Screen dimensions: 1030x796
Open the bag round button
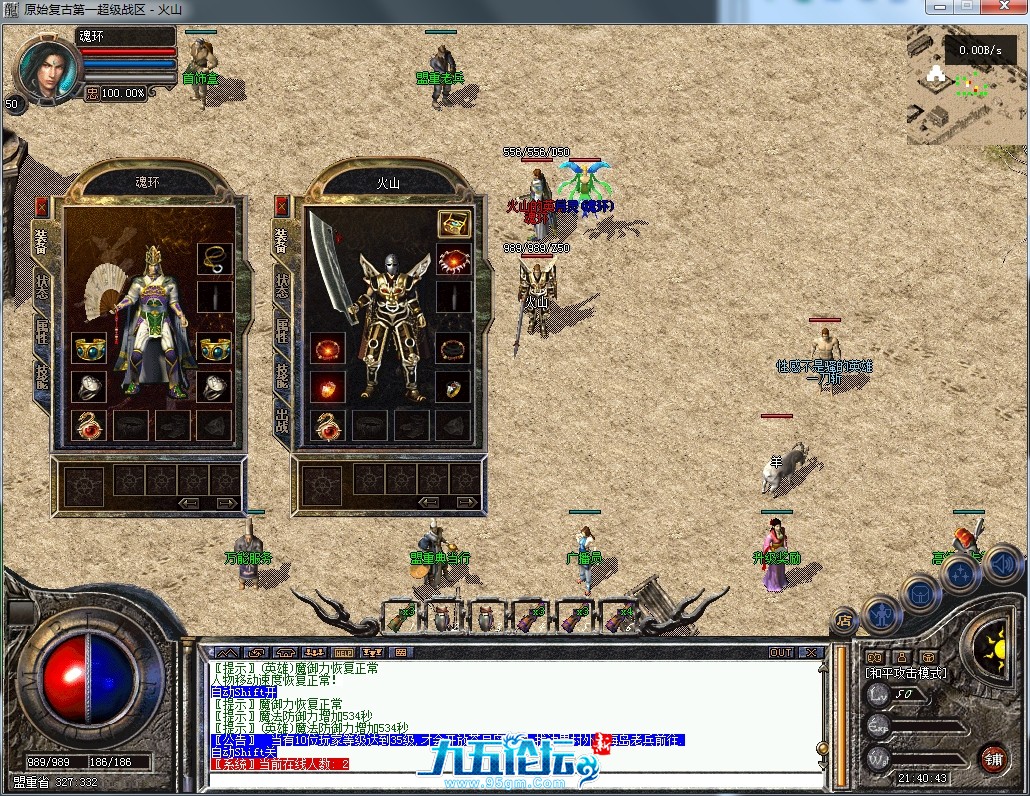pos(921,594)
